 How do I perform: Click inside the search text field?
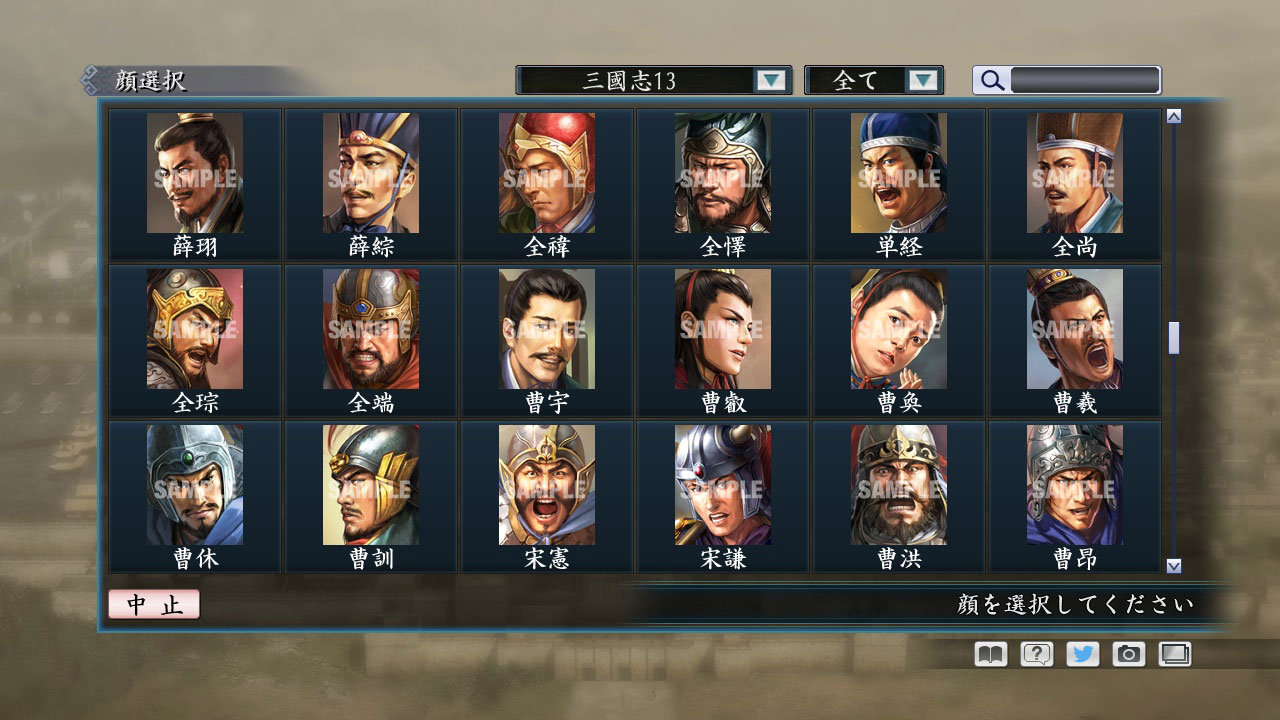tap(1085, 80)
